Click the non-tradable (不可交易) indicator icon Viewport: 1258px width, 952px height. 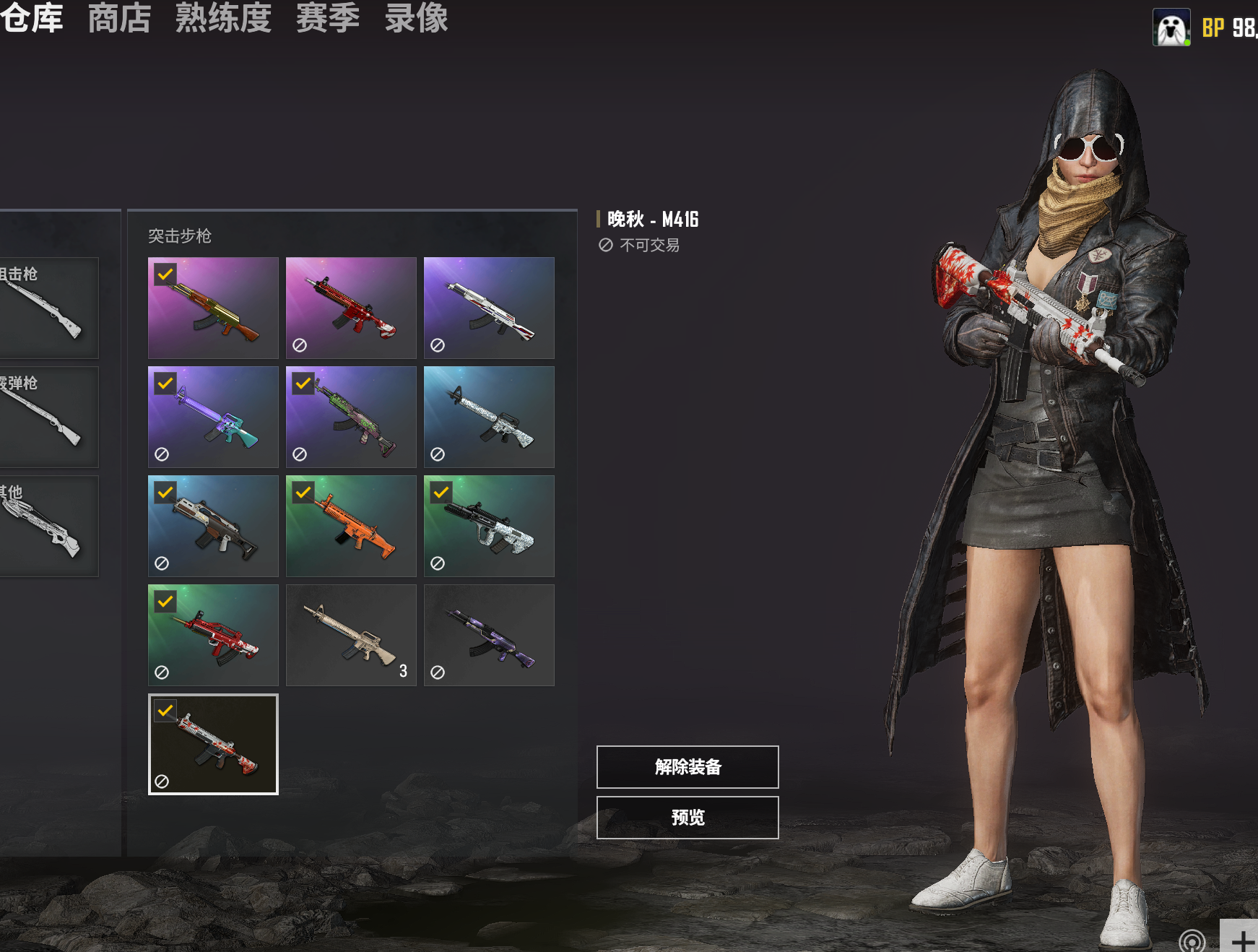point(605,245)
